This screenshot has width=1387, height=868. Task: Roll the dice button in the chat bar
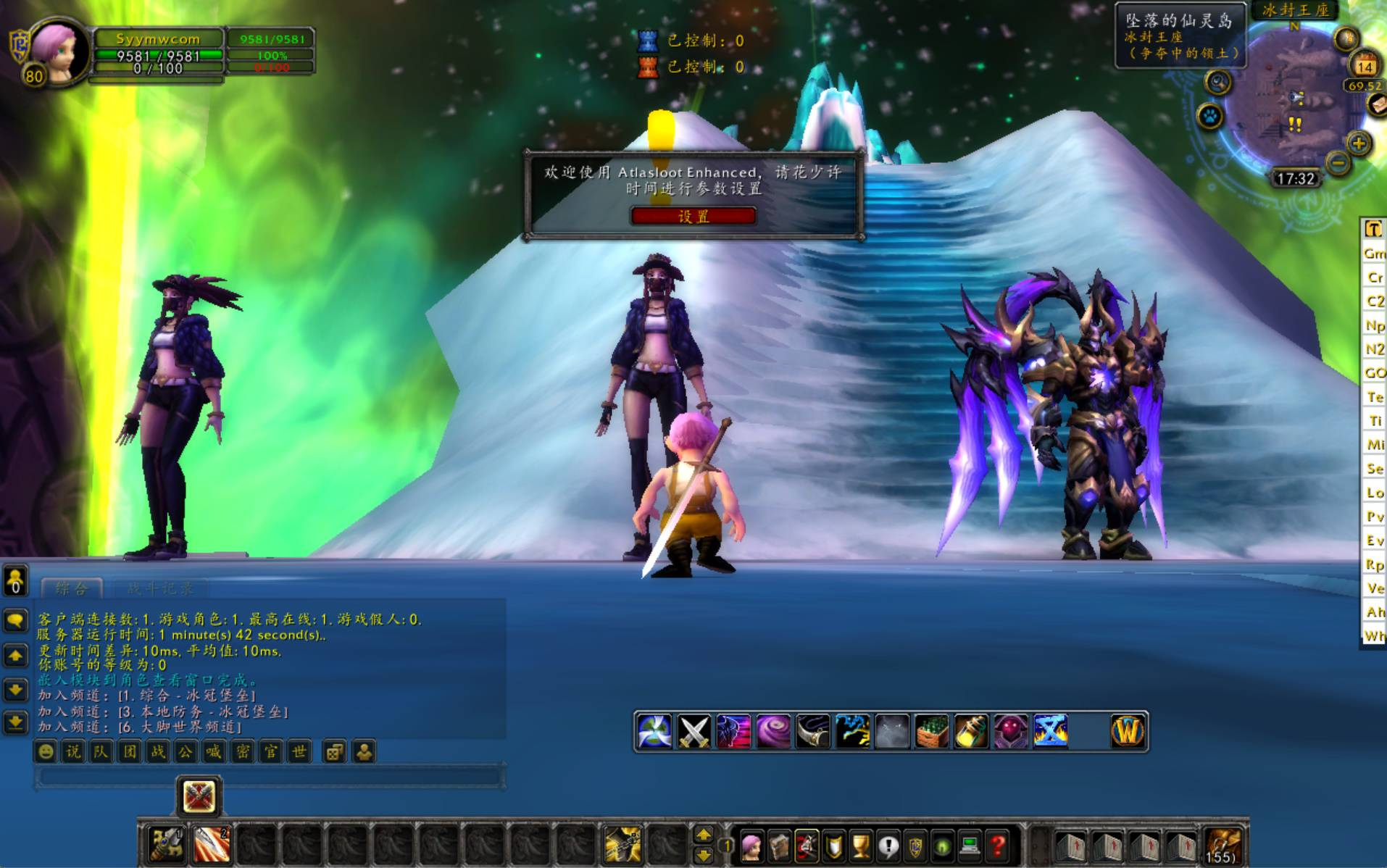333,751
